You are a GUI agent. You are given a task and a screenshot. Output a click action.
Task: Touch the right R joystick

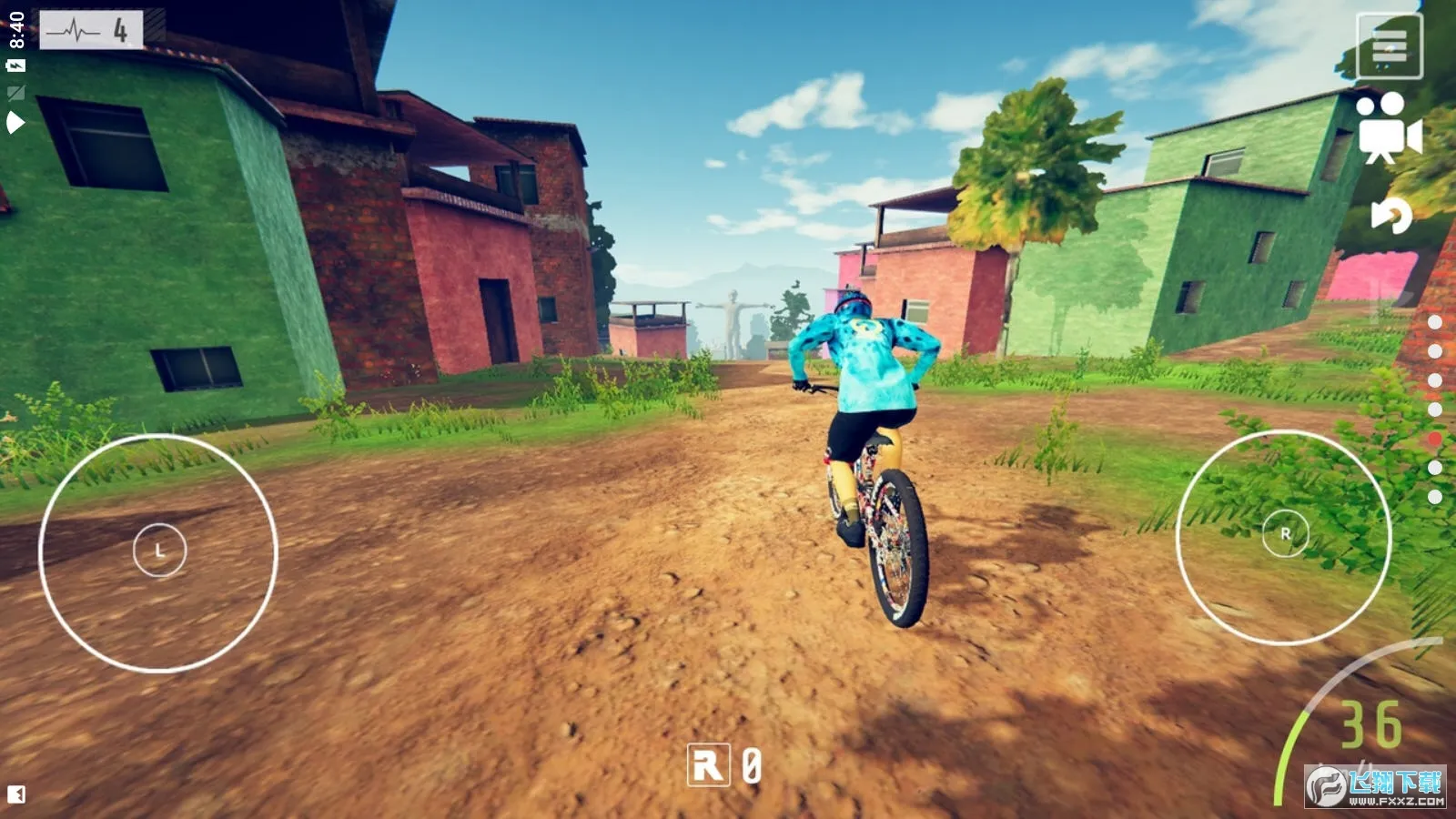1285,534
